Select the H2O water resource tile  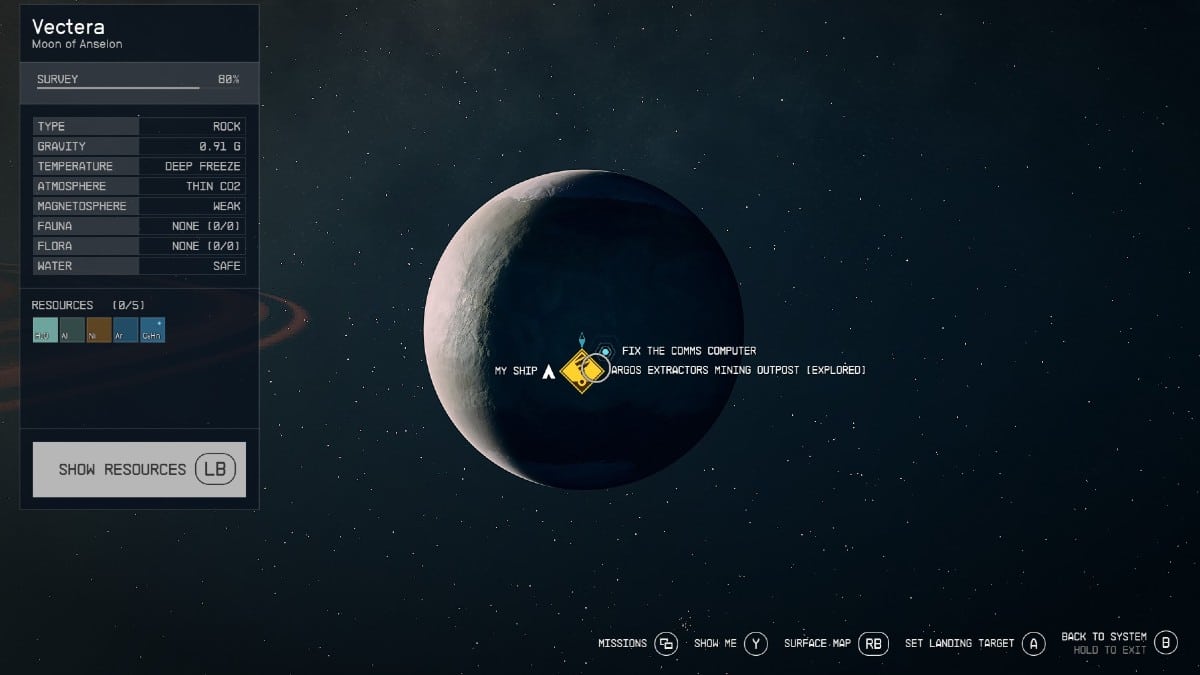tap(45, 330)
